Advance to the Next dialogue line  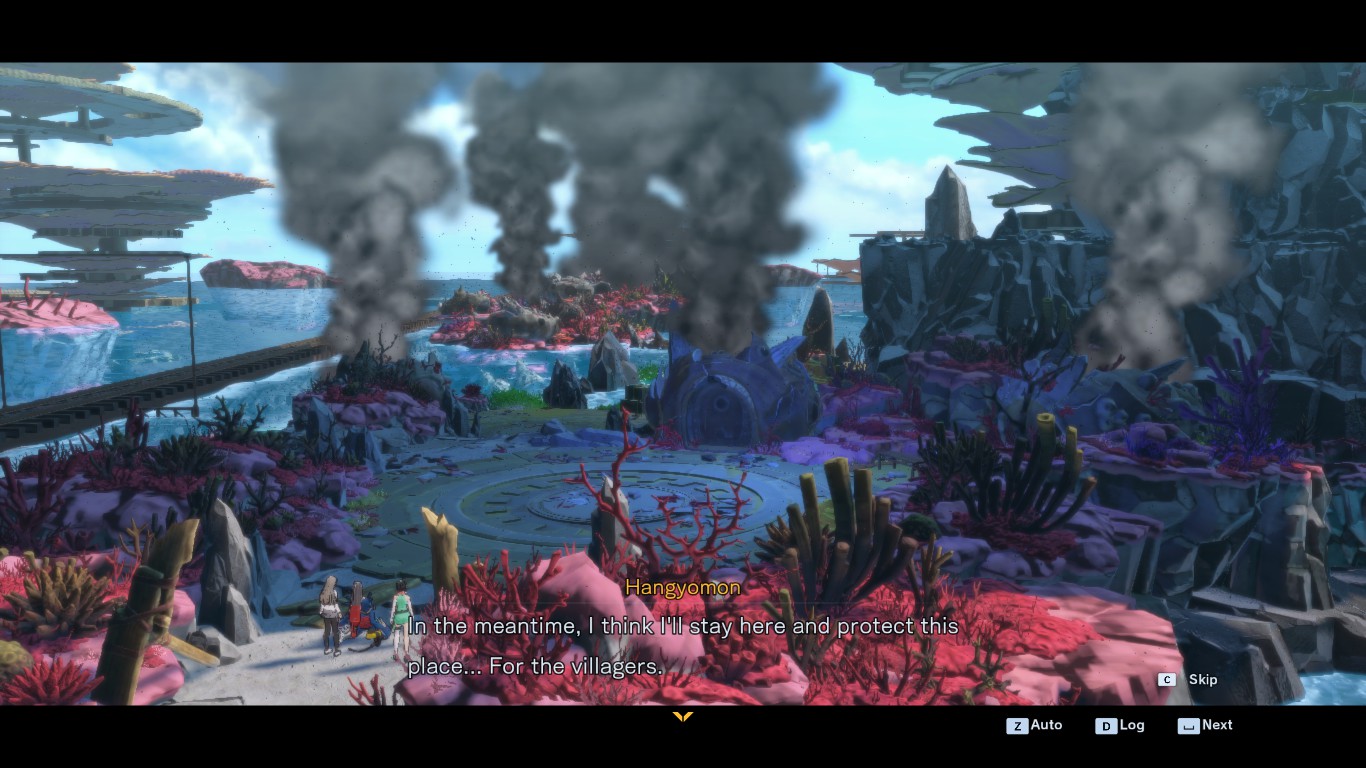[x=1206, y=725]
